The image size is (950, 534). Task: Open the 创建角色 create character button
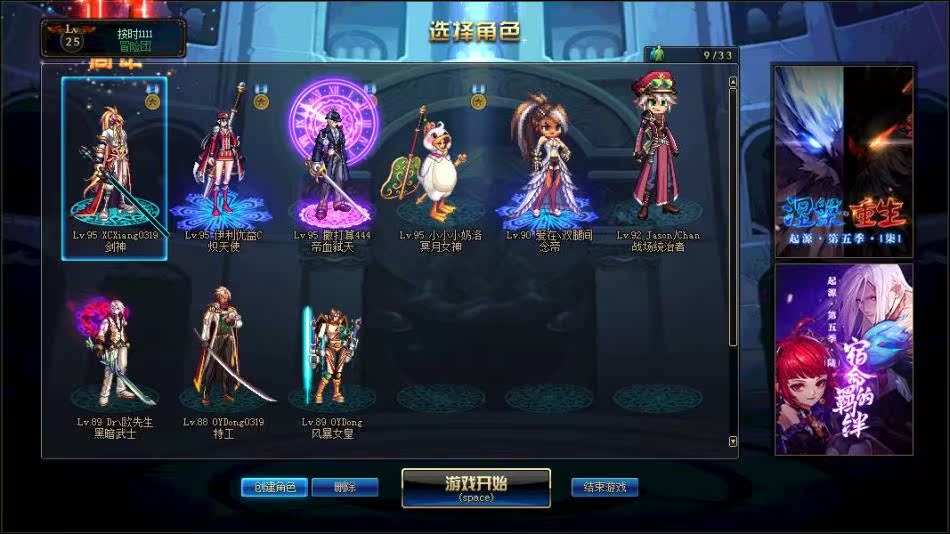(274, 488)
